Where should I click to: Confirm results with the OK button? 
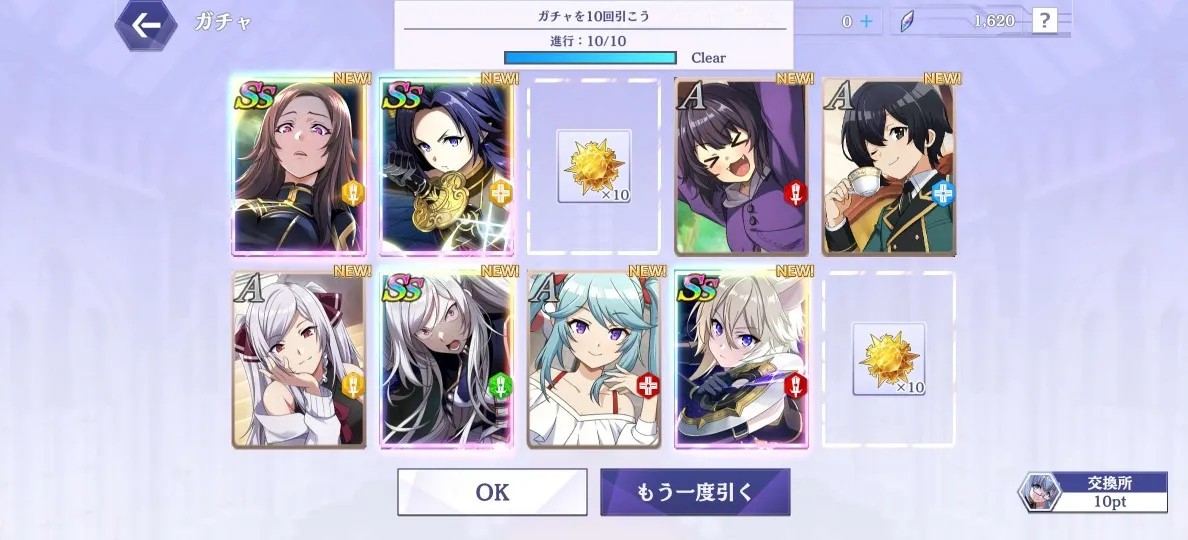(x=492, y=492)
